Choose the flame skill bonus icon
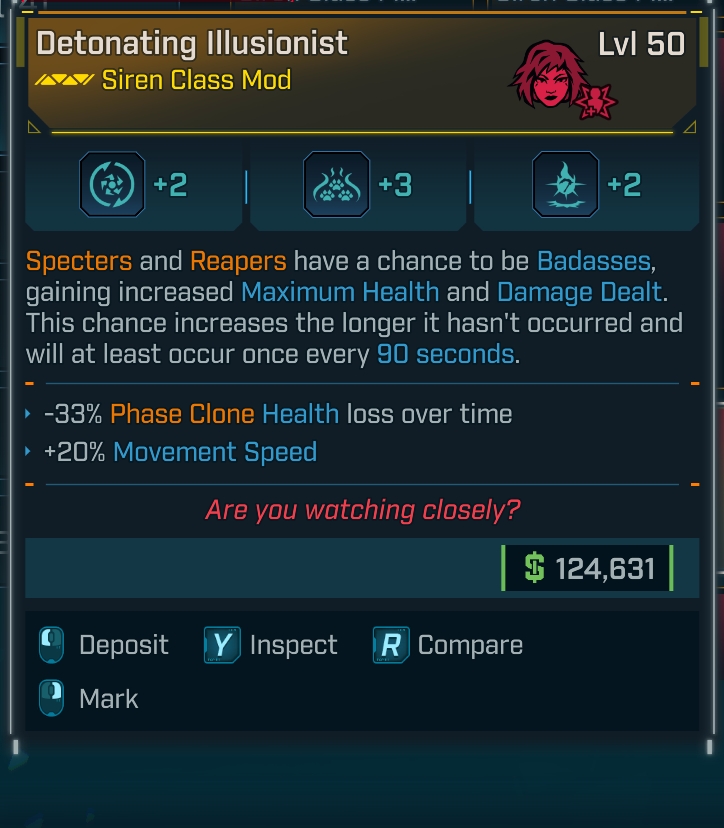Viewport: 724px width, 828px height. point(565,185)
